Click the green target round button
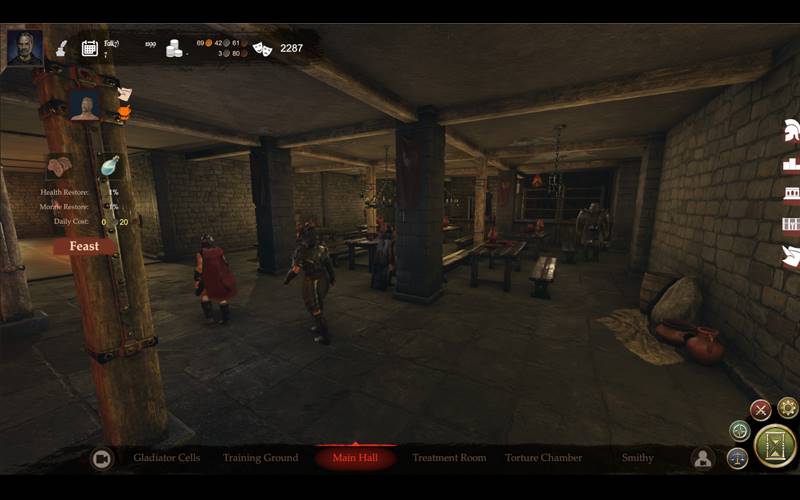Image resolution: width=800 pixels, height=500 pixels. [740, 431]
